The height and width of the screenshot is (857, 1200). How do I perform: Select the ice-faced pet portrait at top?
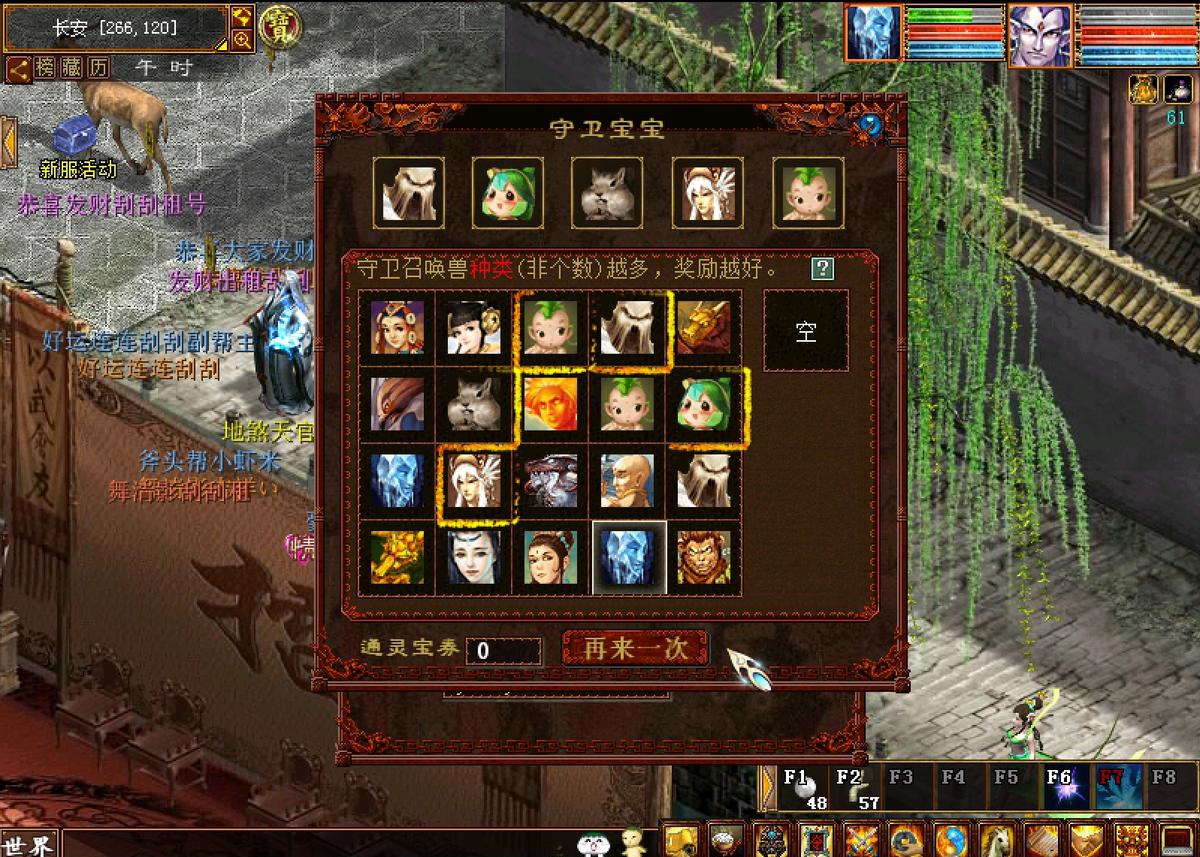pos(873,33)
